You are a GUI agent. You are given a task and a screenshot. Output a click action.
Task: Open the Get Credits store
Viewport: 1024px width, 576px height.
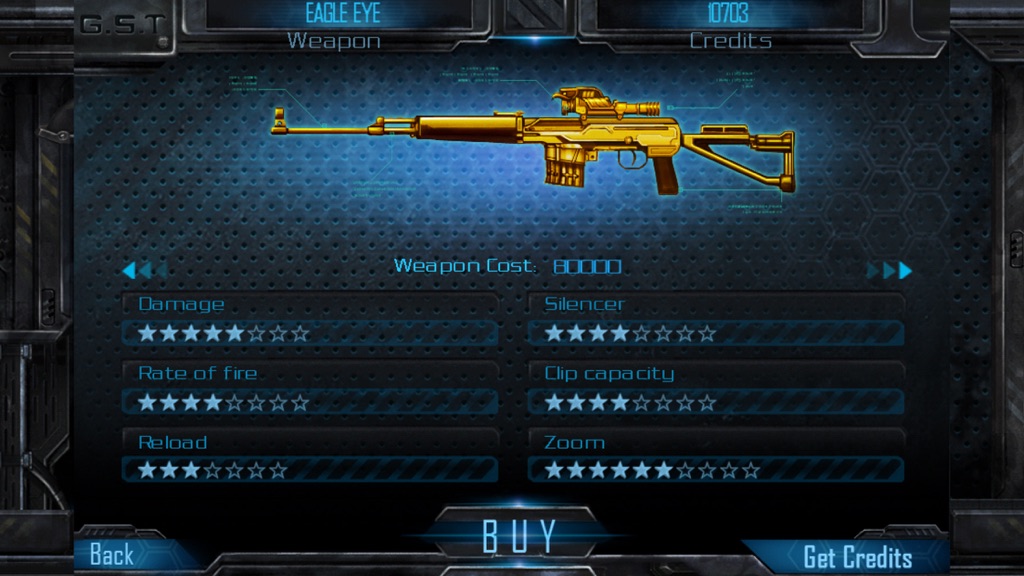click(x=857, y=557)
